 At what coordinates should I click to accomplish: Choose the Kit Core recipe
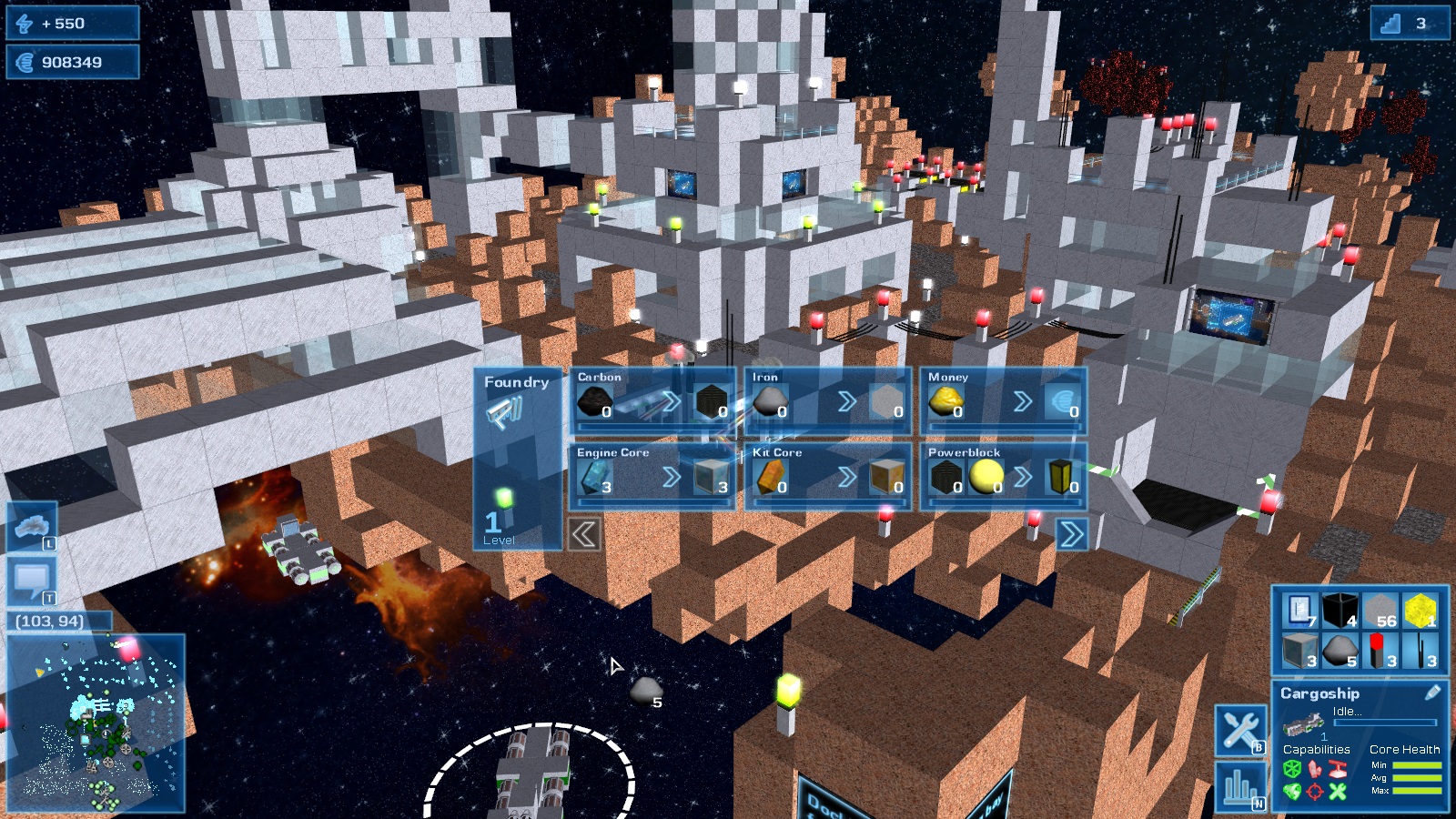pyautogui.click(x=828, y=475)
